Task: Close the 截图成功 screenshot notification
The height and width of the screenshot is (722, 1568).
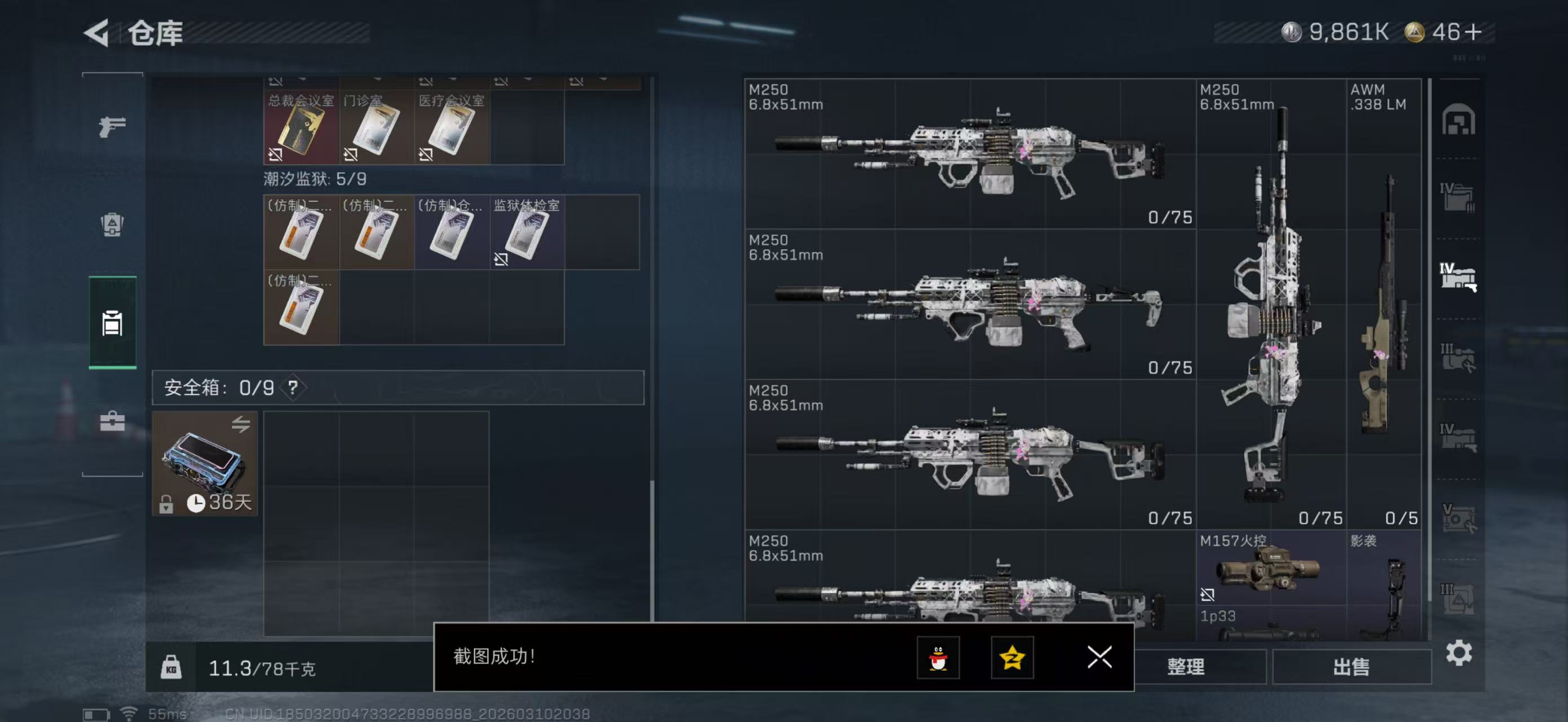Action: pyautogui.click(x=1099, y=657)
